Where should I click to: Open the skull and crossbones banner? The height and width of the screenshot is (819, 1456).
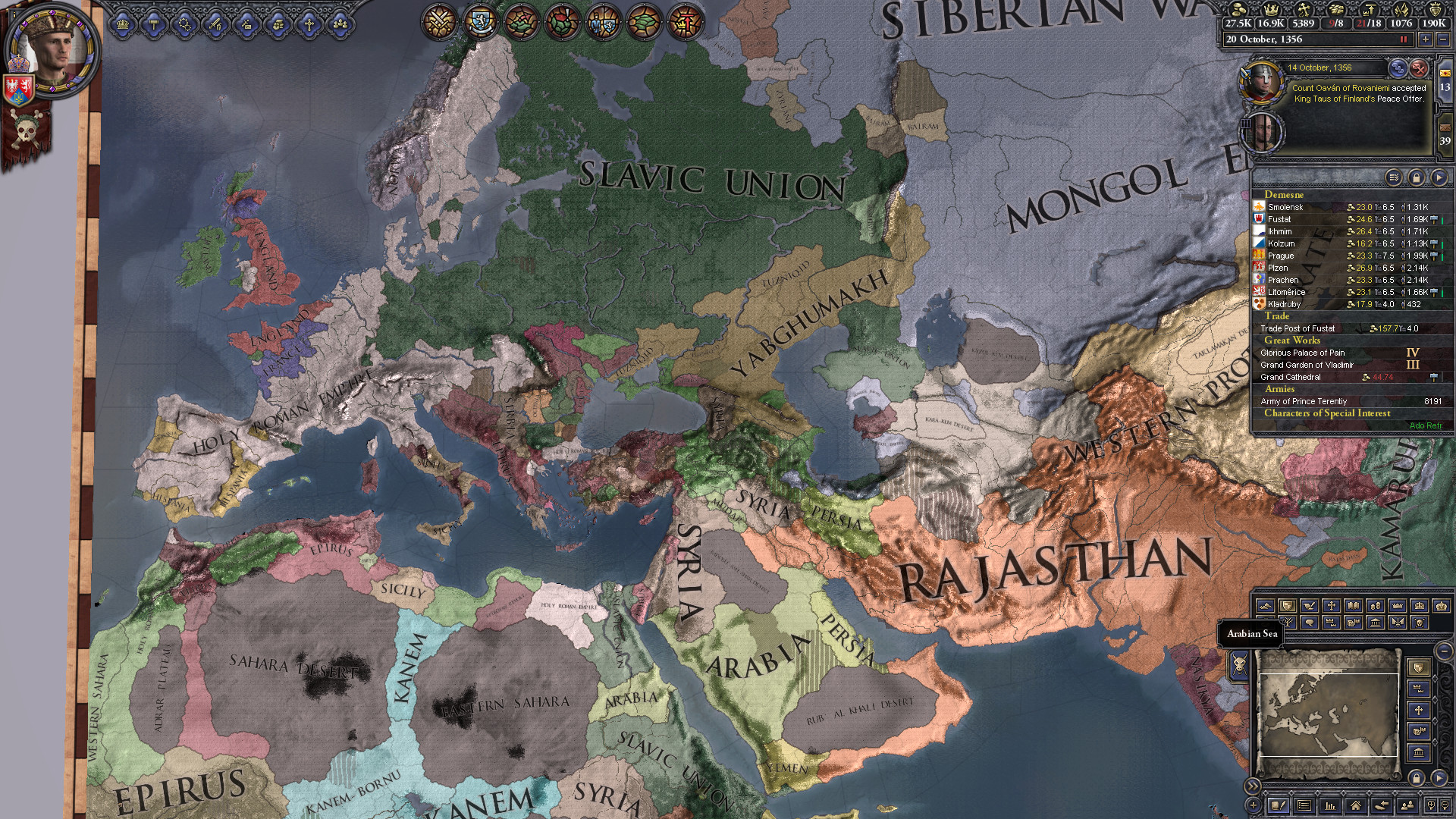pyautogui.click(x=26, y=136)
